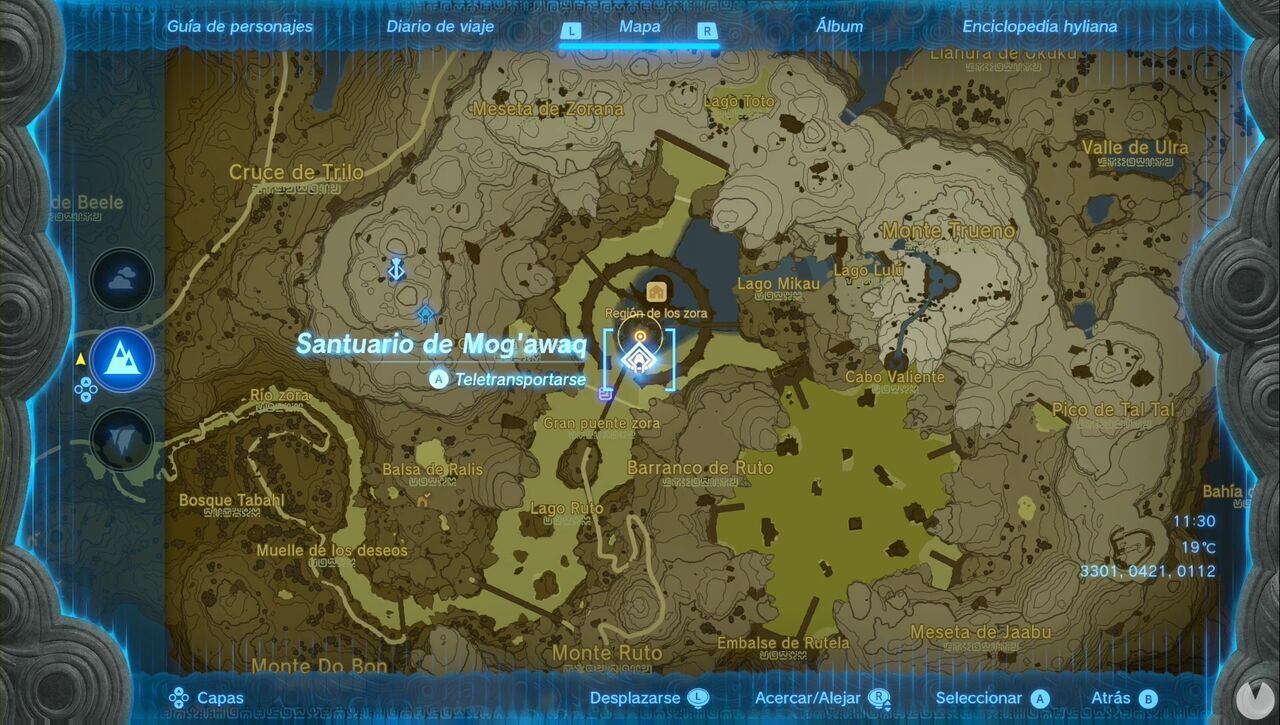Select the Santuario de Mog'awaq shrine marker
1280x725 pixels.
coord(639,356)
